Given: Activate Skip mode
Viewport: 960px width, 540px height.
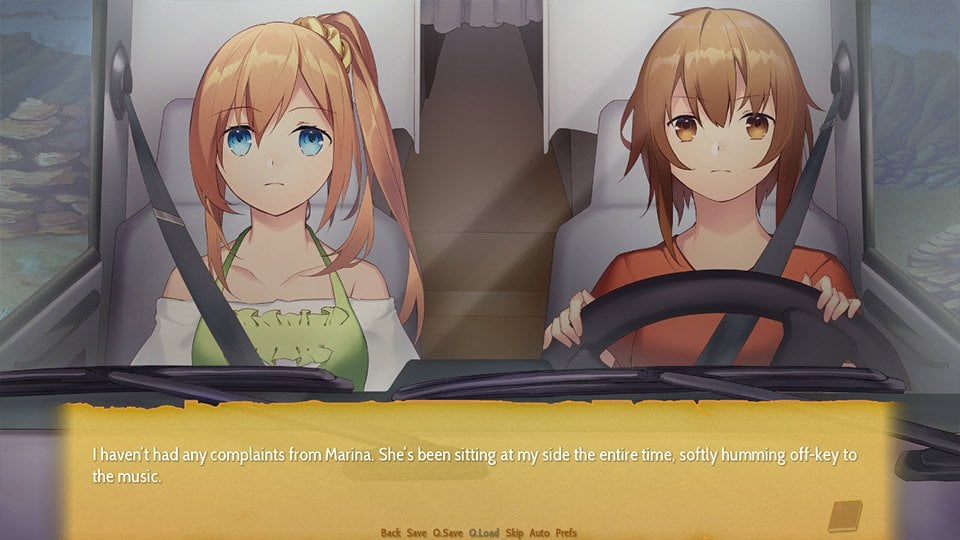Looking at the screenshot, I should pos(515,533).
